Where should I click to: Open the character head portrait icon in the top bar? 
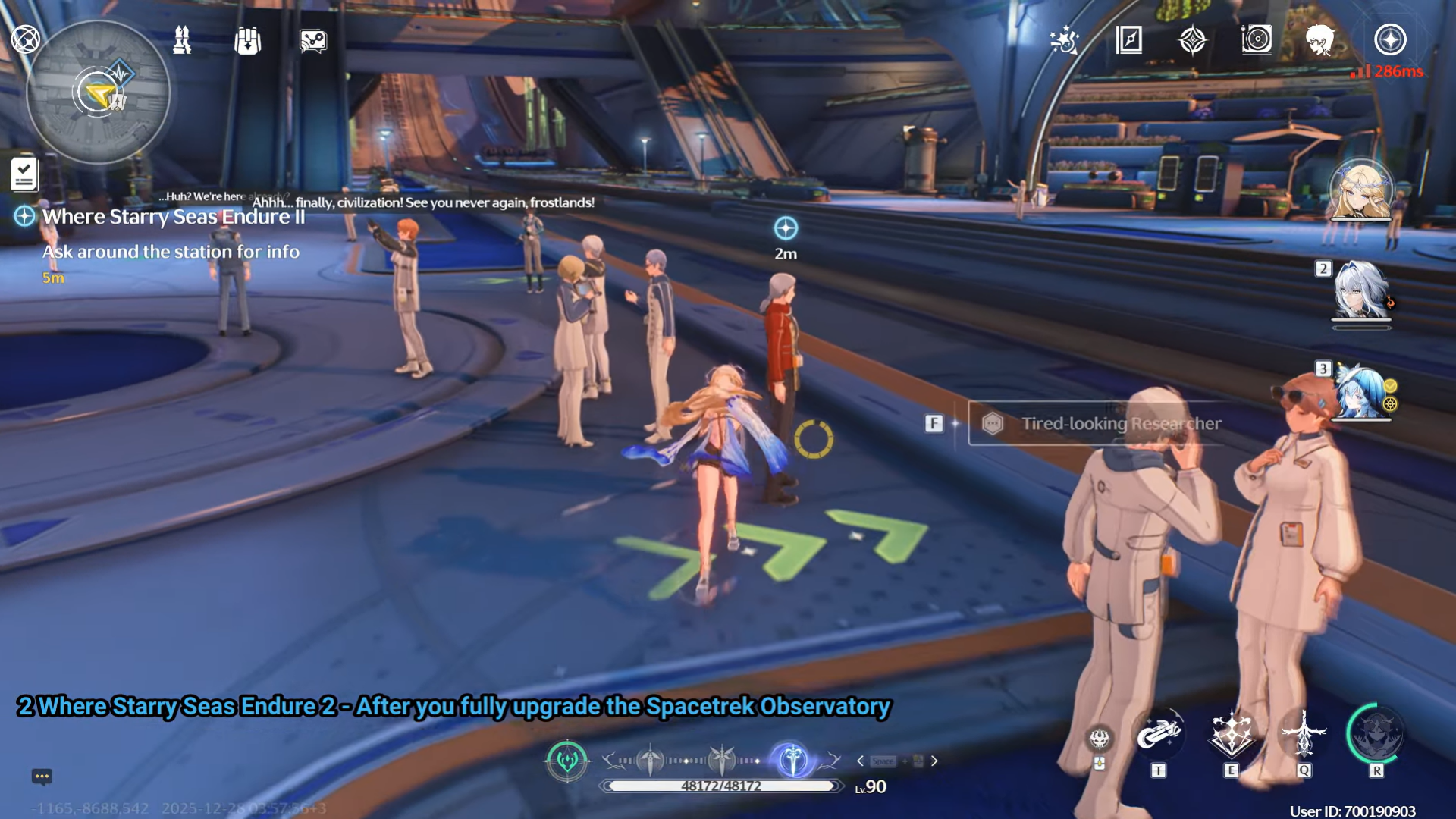pyautogui.click(x=1320, y=39)
